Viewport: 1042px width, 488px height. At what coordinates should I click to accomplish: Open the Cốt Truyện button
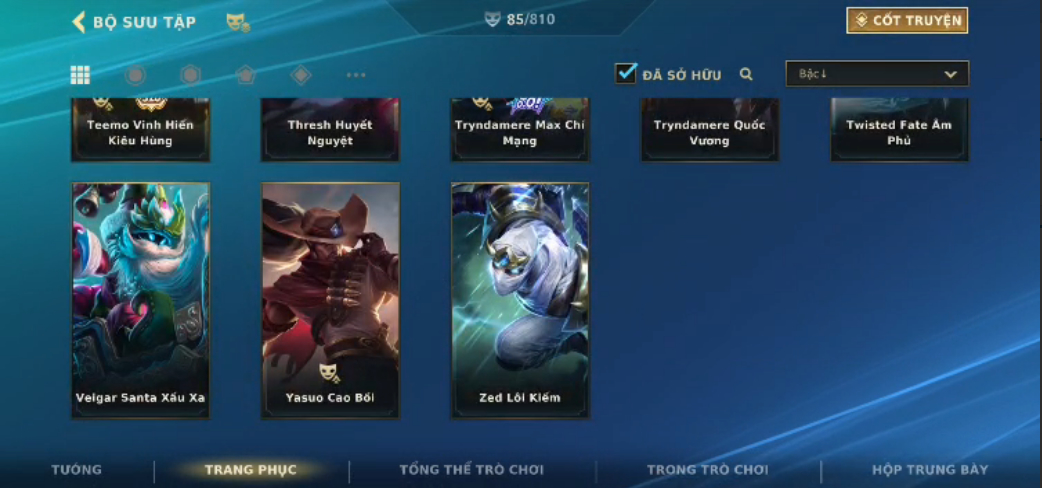click(907, 21)
